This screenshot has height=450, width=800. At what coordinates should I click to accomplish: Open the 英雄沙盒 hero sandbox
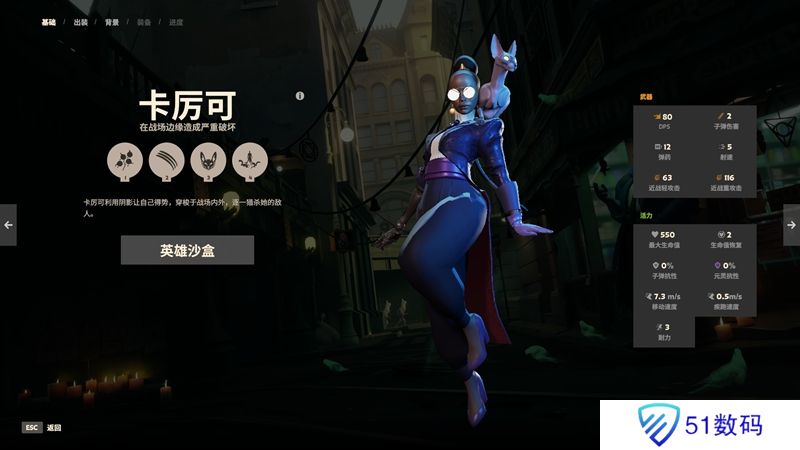[187, 250]
